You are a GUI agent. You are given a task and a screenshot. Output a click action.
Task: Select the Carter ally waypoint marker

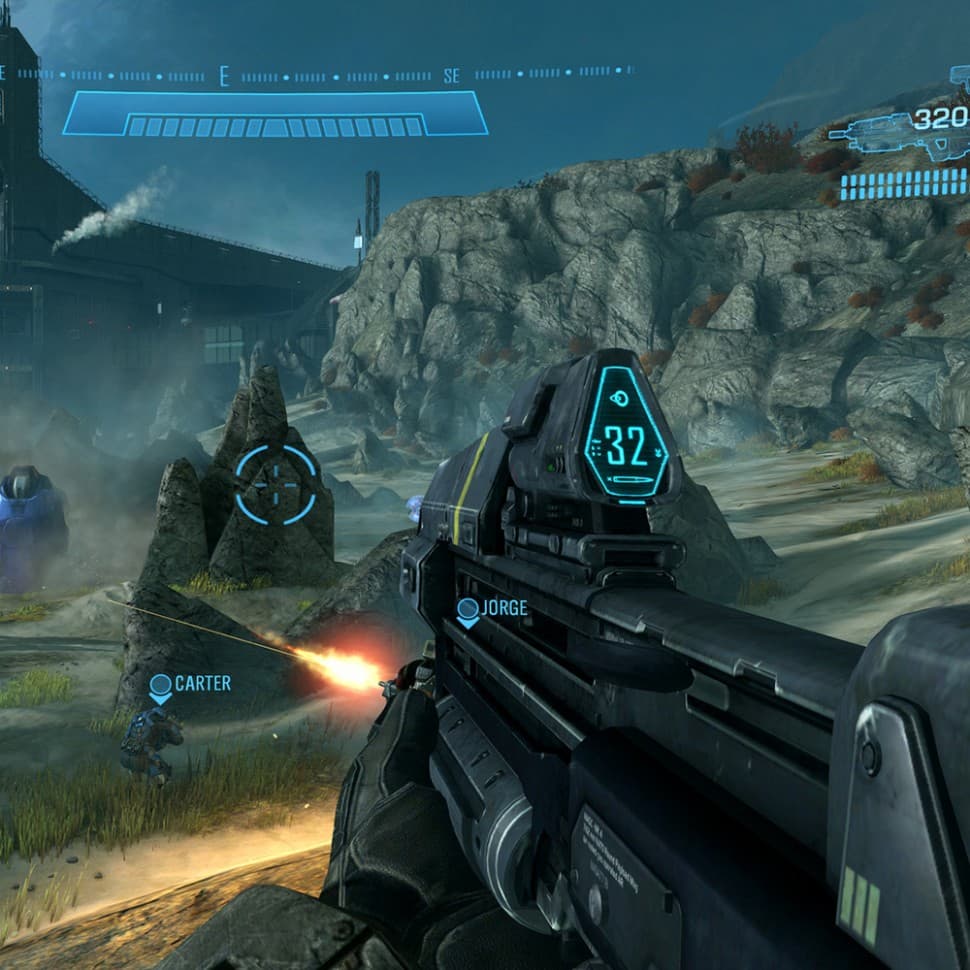[160, 687]
